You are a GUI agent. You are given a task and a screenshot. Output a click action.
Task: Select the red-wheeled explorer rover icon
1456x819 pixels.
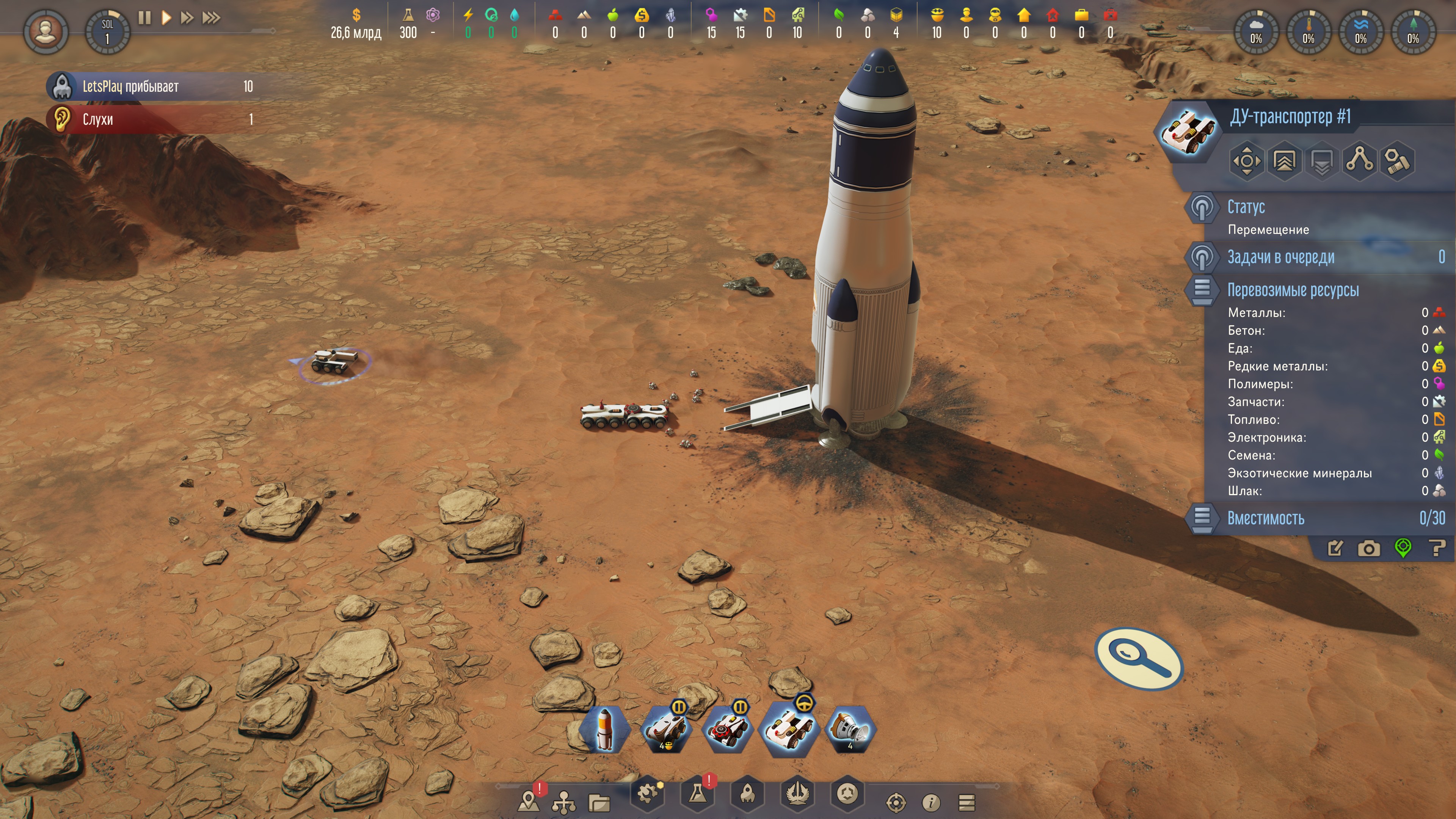point(727,730)
